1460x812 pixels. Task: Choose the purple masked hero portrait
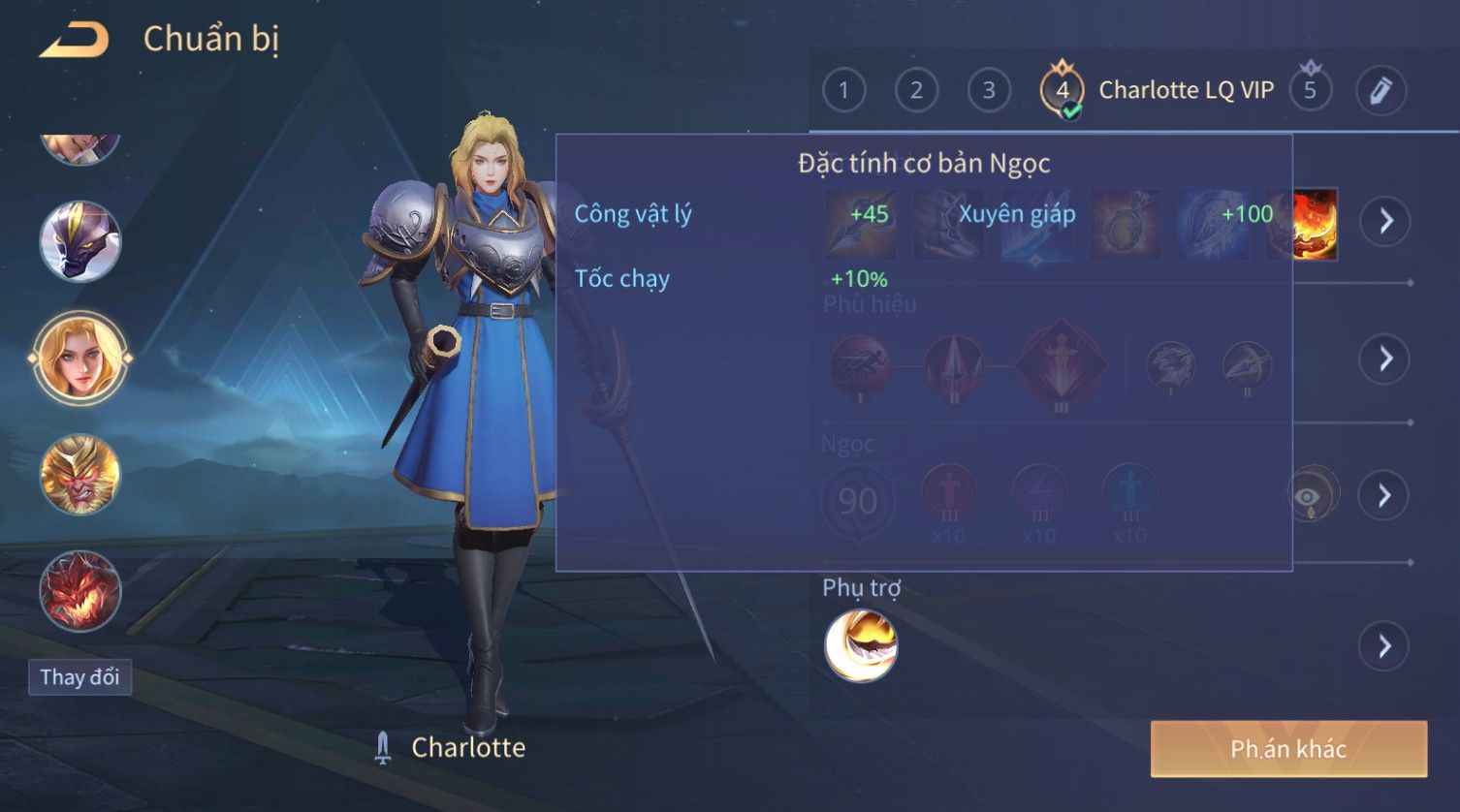click(80, 240)
